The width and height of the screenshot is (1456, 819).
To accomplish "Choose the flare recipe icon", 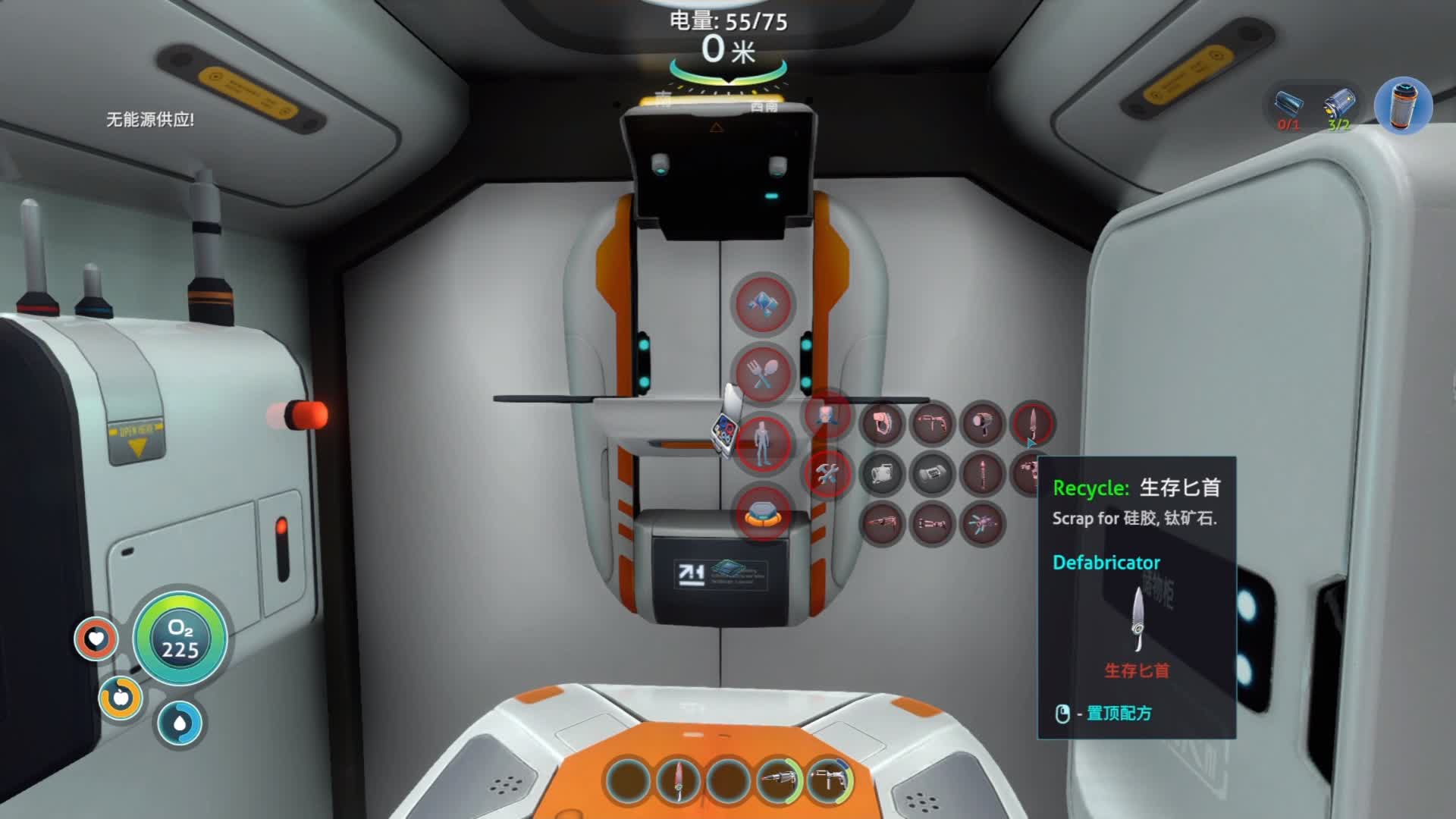I will (983, 474).
